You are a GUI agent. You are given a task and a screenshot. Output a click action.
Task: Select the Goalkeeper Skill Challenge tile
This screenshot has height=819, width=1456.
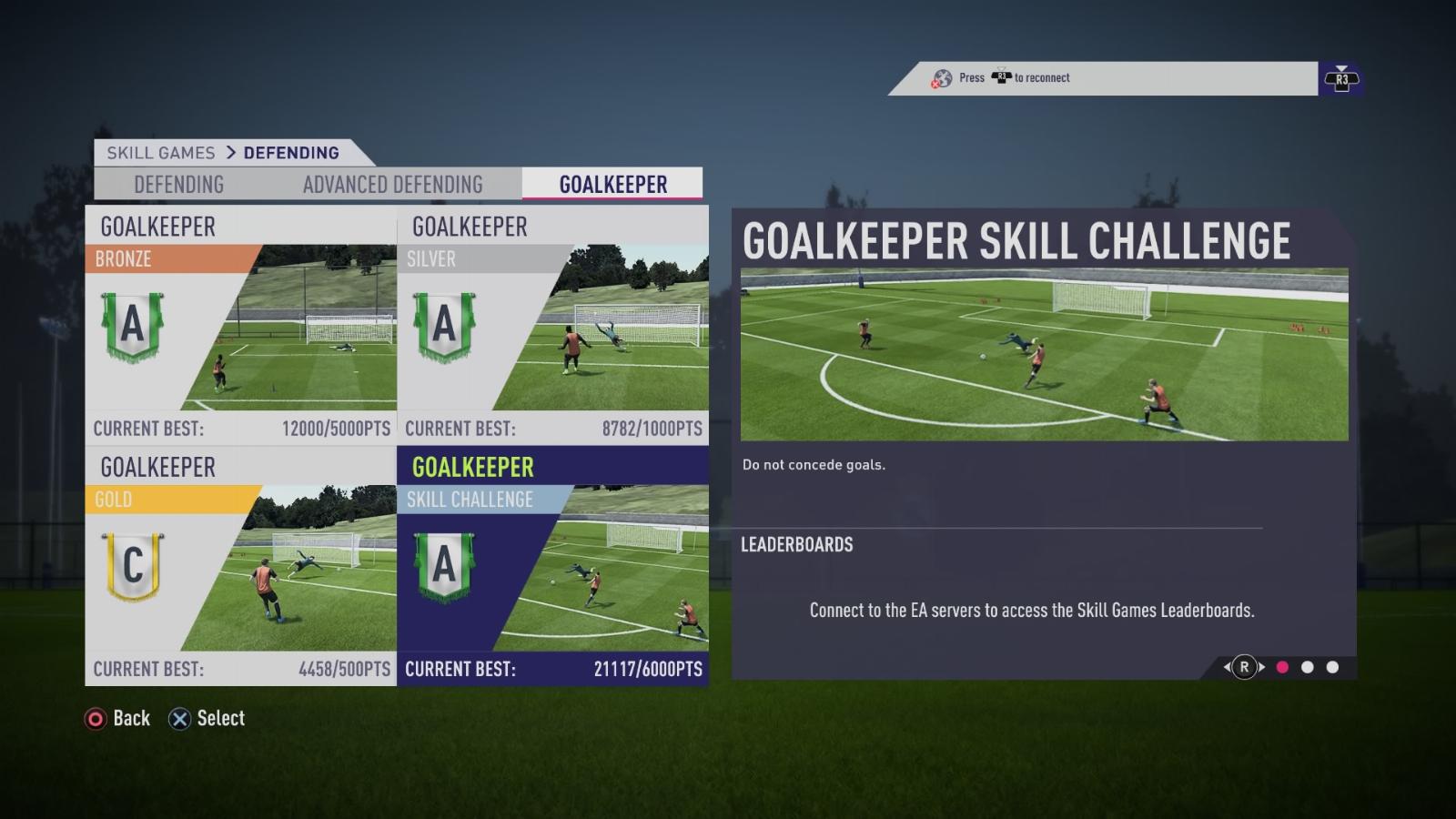tap(552, 567)
